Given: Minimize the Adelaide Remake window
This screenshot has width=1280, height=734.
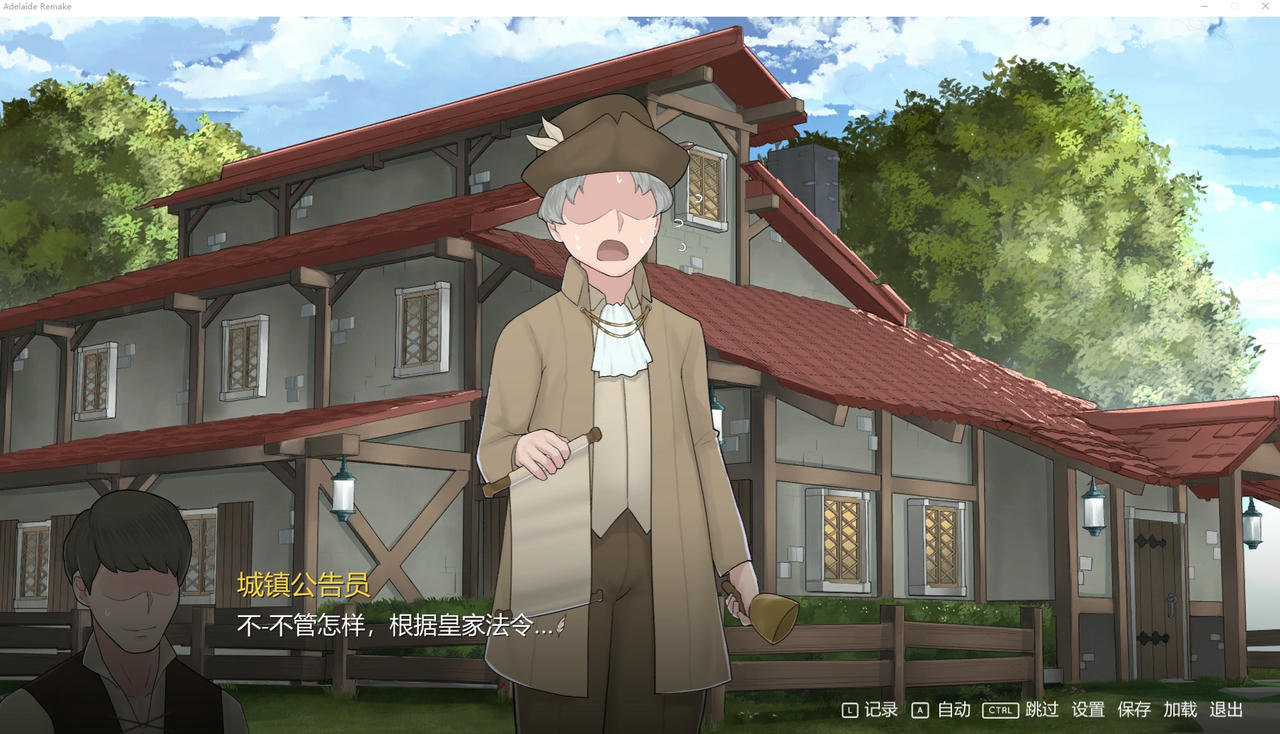Looking at the screenshot, I should (1204, 7).
